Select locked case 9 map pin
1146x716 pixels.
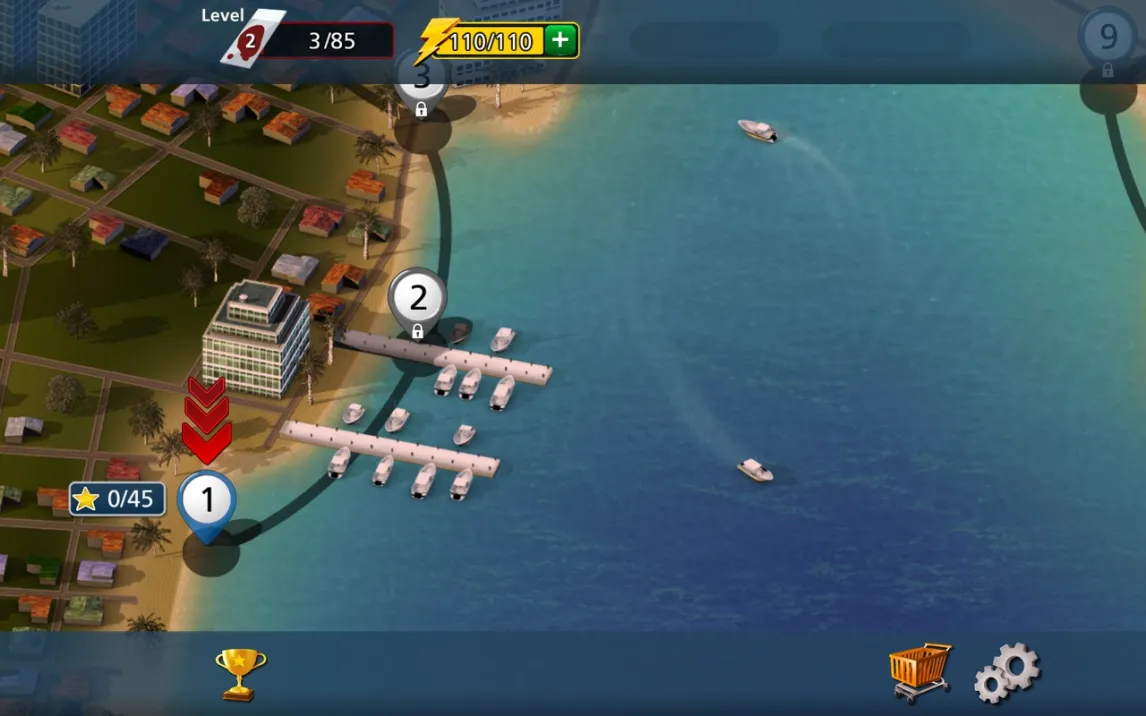[x=1108, y=40]
